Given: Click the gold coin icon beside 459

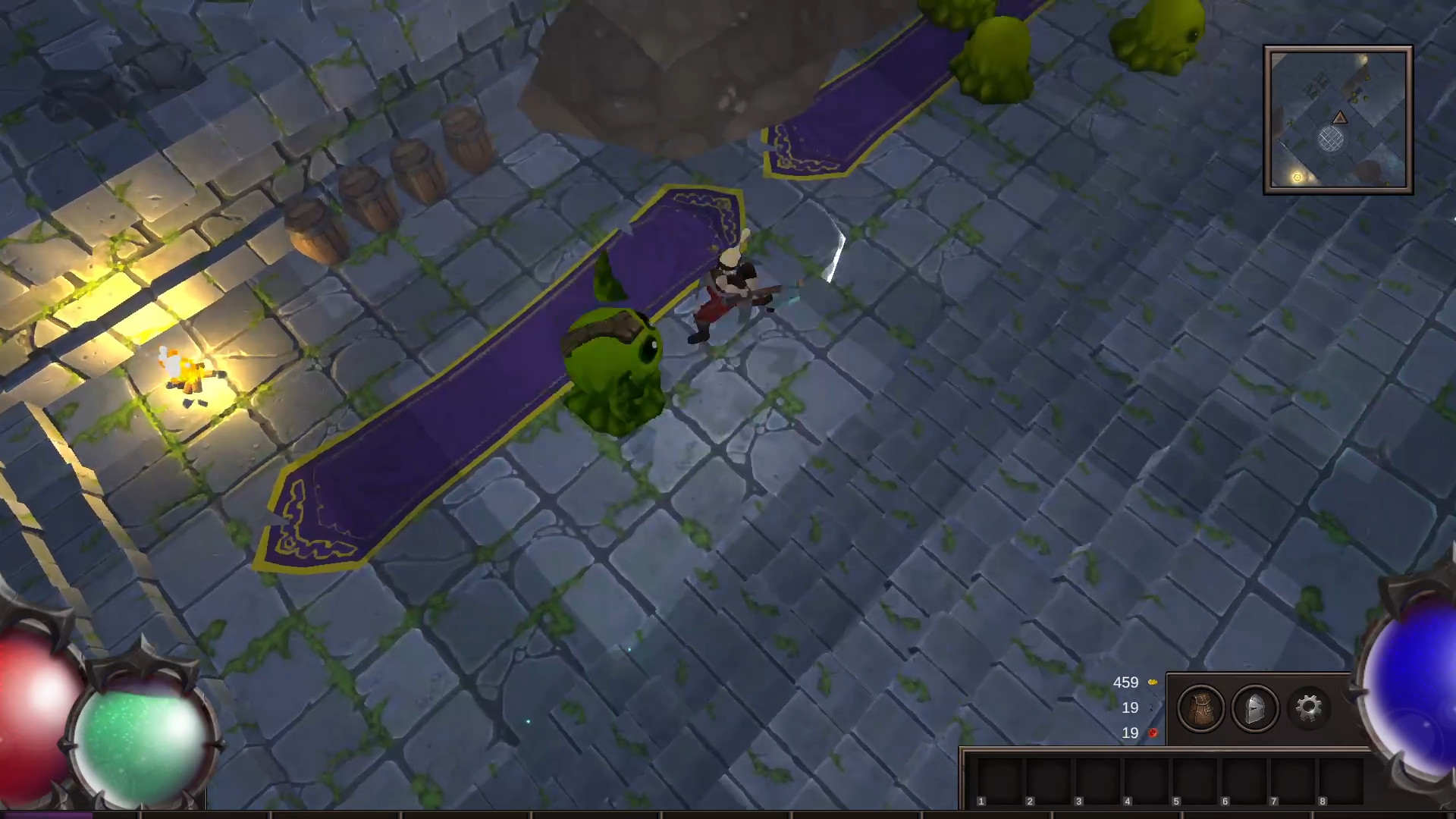Looking at the screenshot, I should (x=1153, y=682).
